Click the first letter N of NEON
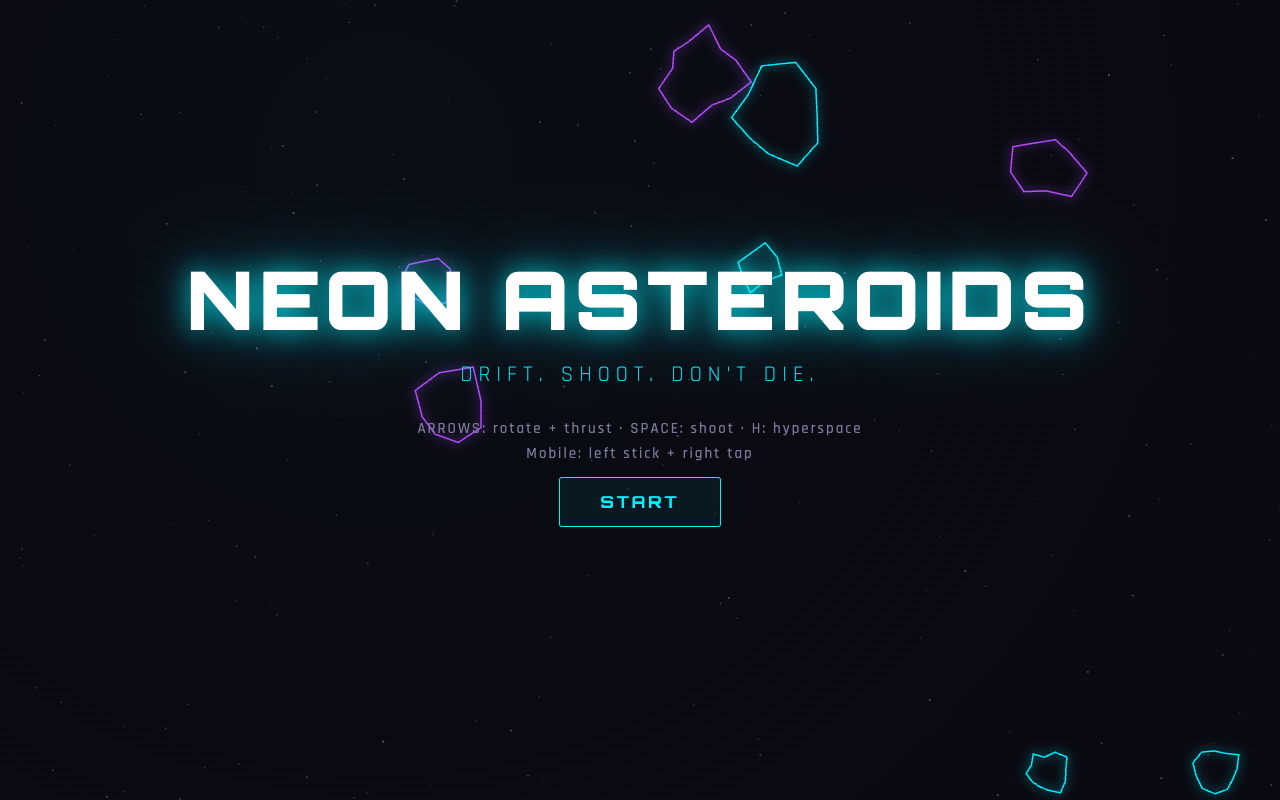Viewport: 1280px width, 800px height. coord(220,300)
